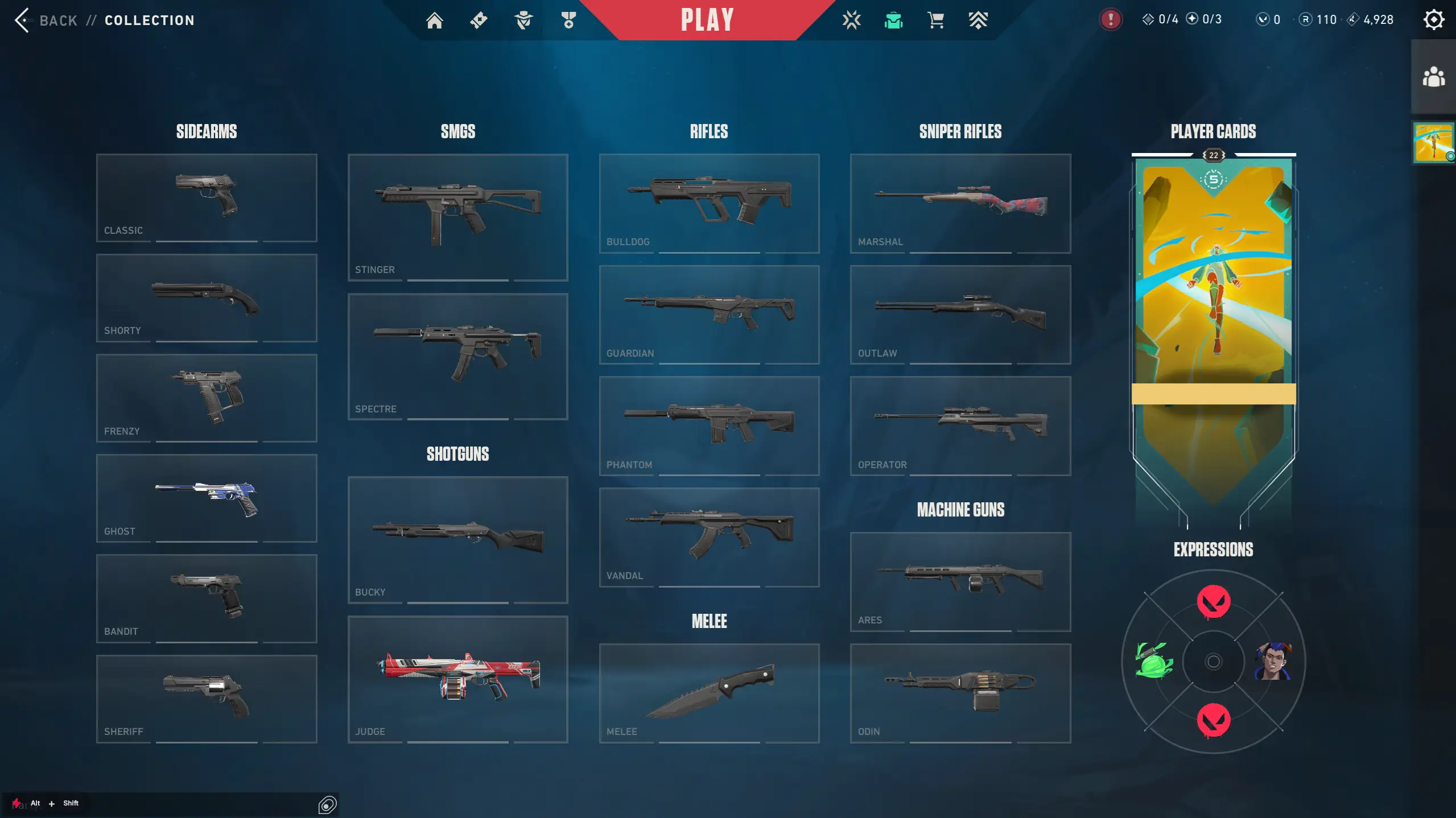
Task: Open the Friends social panel icon
Action: 1434,75
